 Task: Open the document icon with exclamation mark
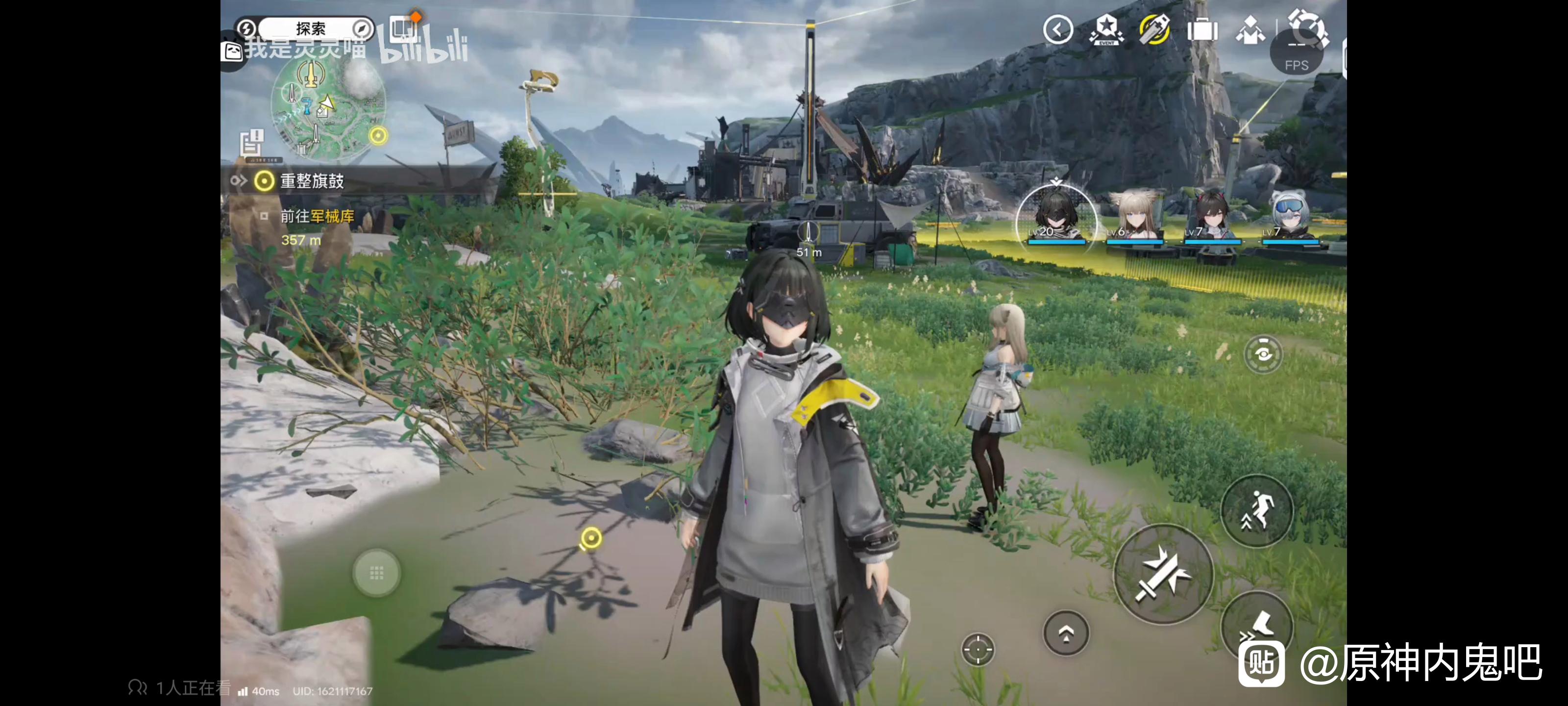(252, 144)
